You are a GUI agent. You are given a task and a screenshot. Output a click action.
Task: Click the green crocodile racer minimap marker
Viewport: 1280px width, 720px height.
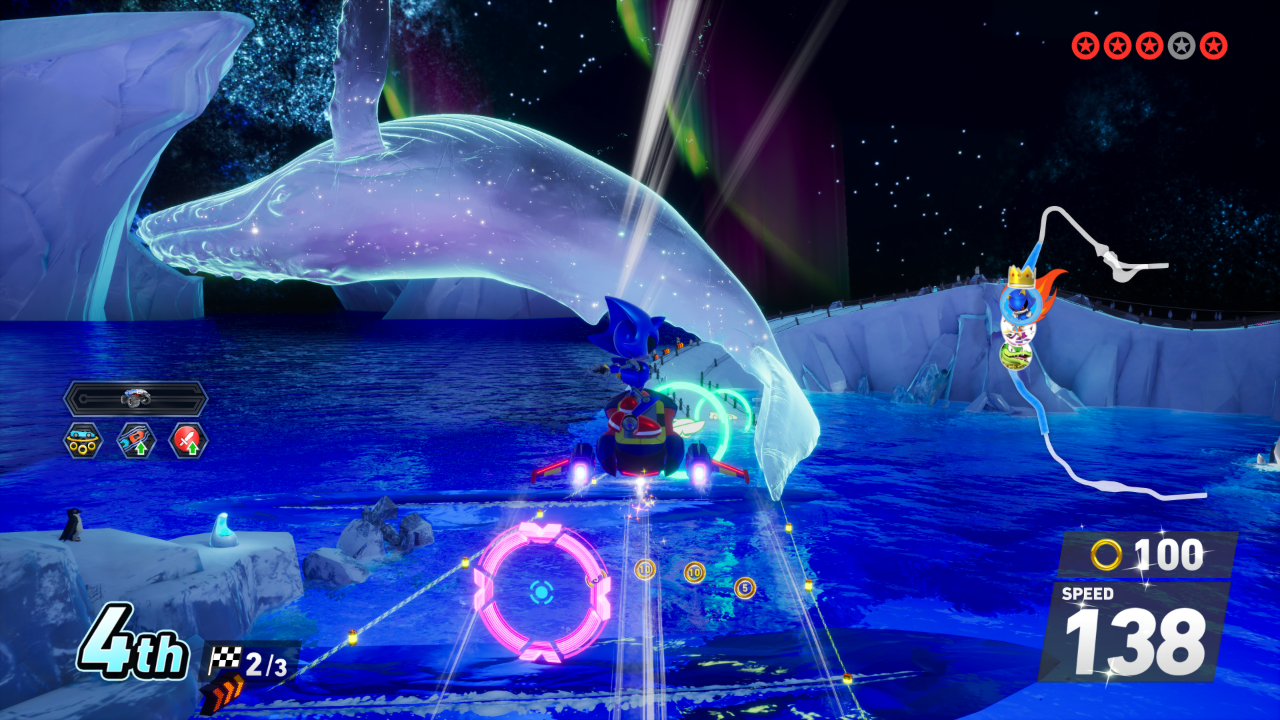(1016, 356)
